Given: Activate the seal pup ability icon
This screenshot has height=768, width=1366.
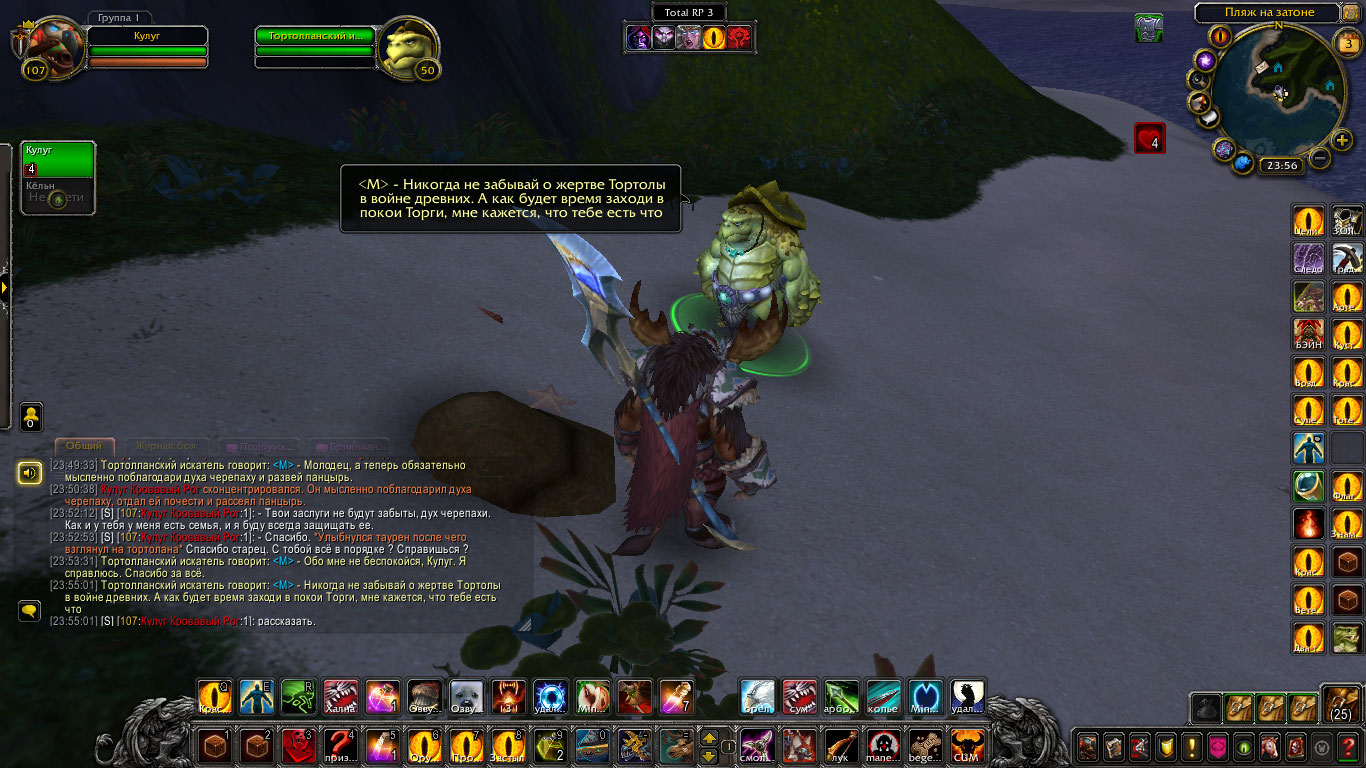Looking at the screenshot, I should [x=467, y=697].
